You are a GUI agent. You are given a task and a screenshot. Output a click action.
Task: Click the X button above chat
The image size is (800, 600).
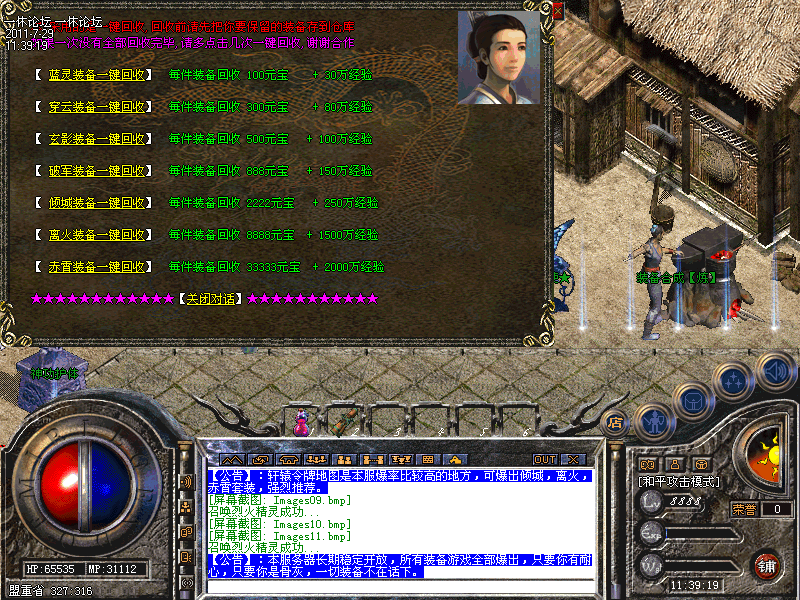coord(573,460)
